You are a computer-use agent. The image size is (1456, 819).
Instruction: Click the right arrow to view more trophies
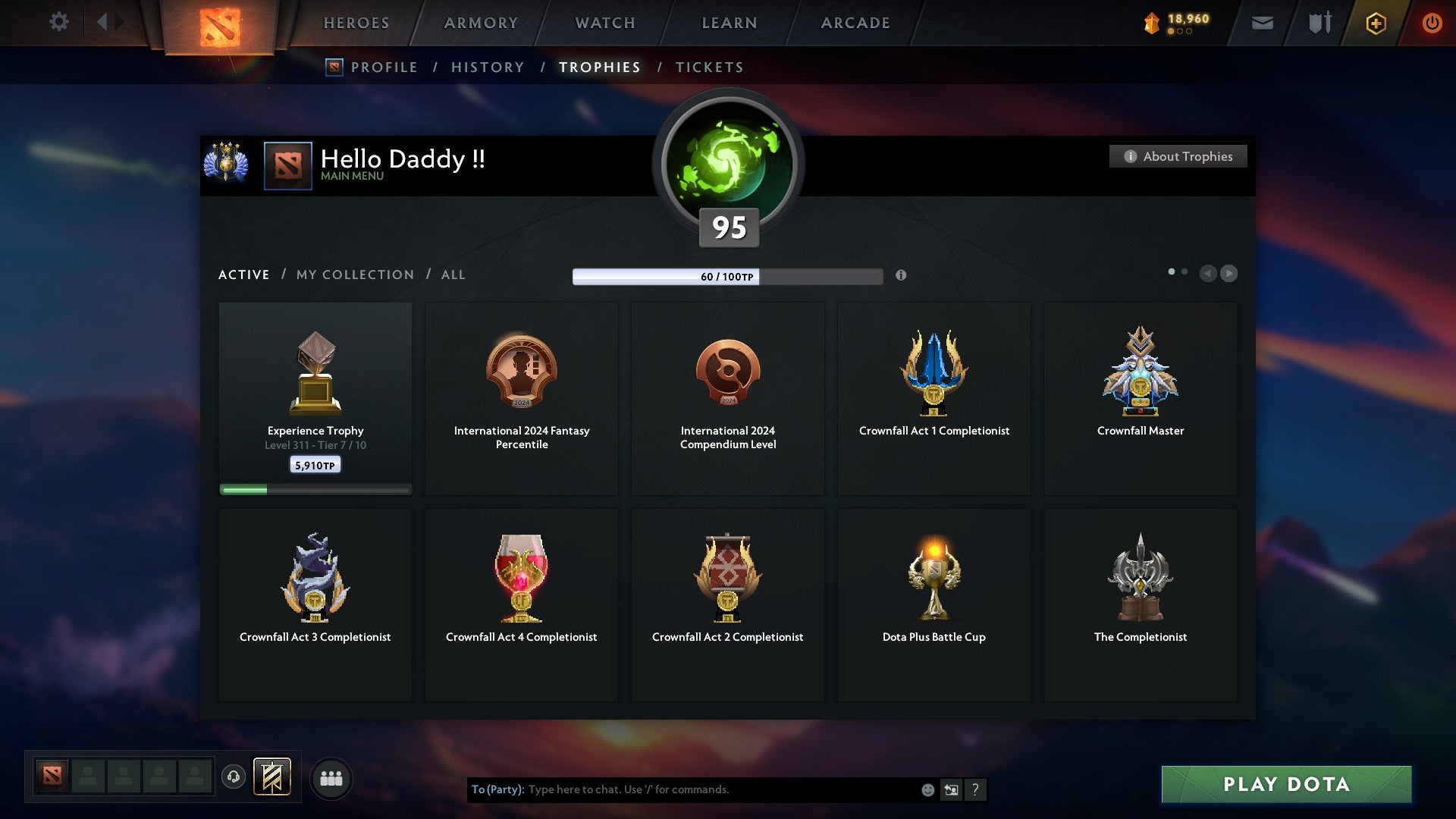(1228, 274)
